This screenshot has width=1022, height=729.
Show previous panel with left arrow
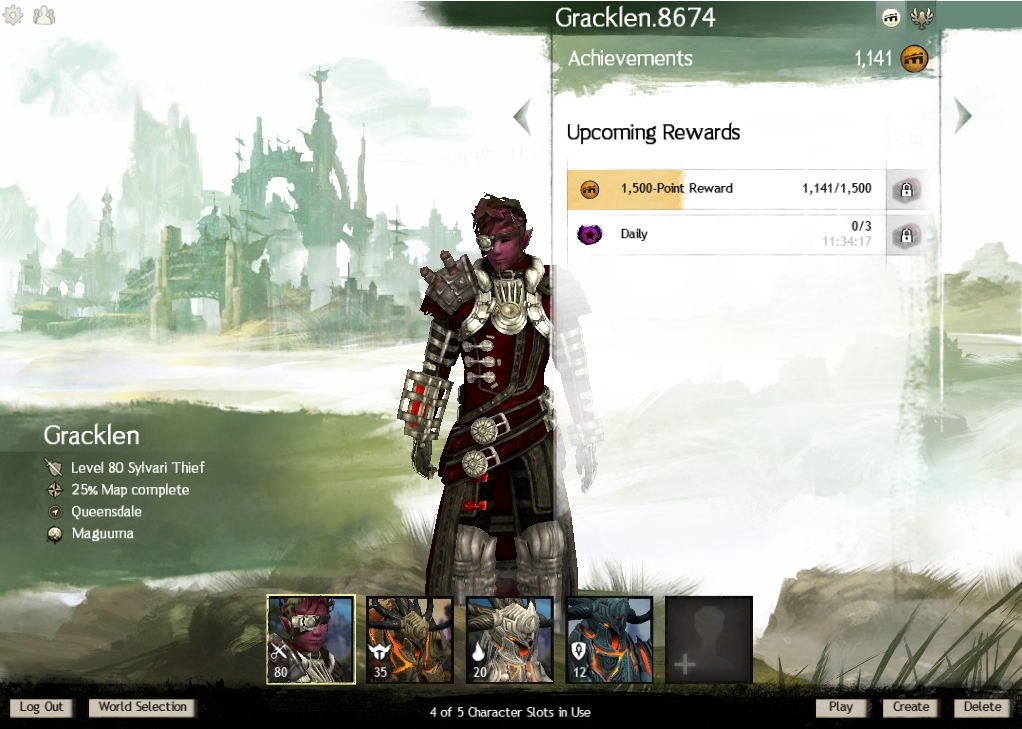pyautogui.click(x=522, y=117)
